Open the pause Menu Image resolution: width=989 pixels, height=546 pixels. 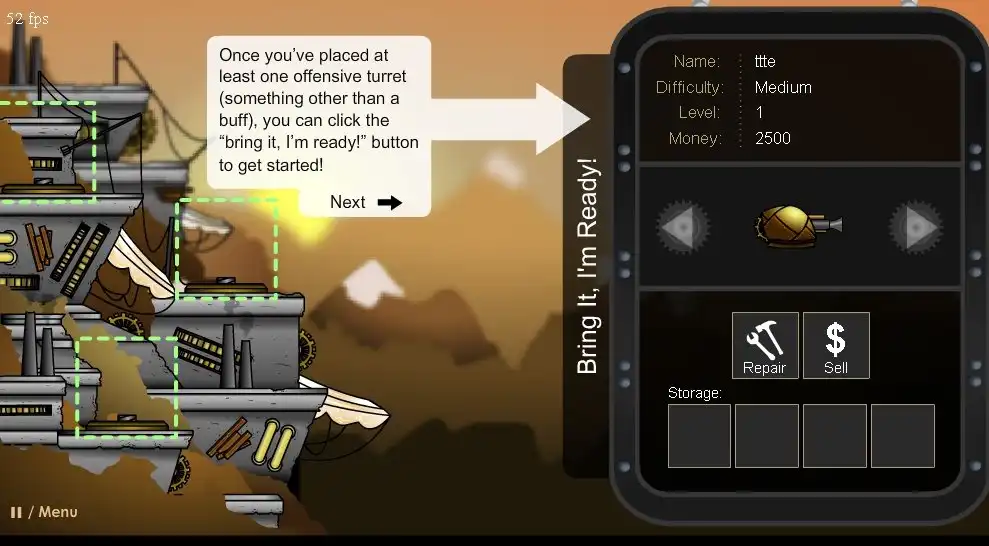(45, 512)
